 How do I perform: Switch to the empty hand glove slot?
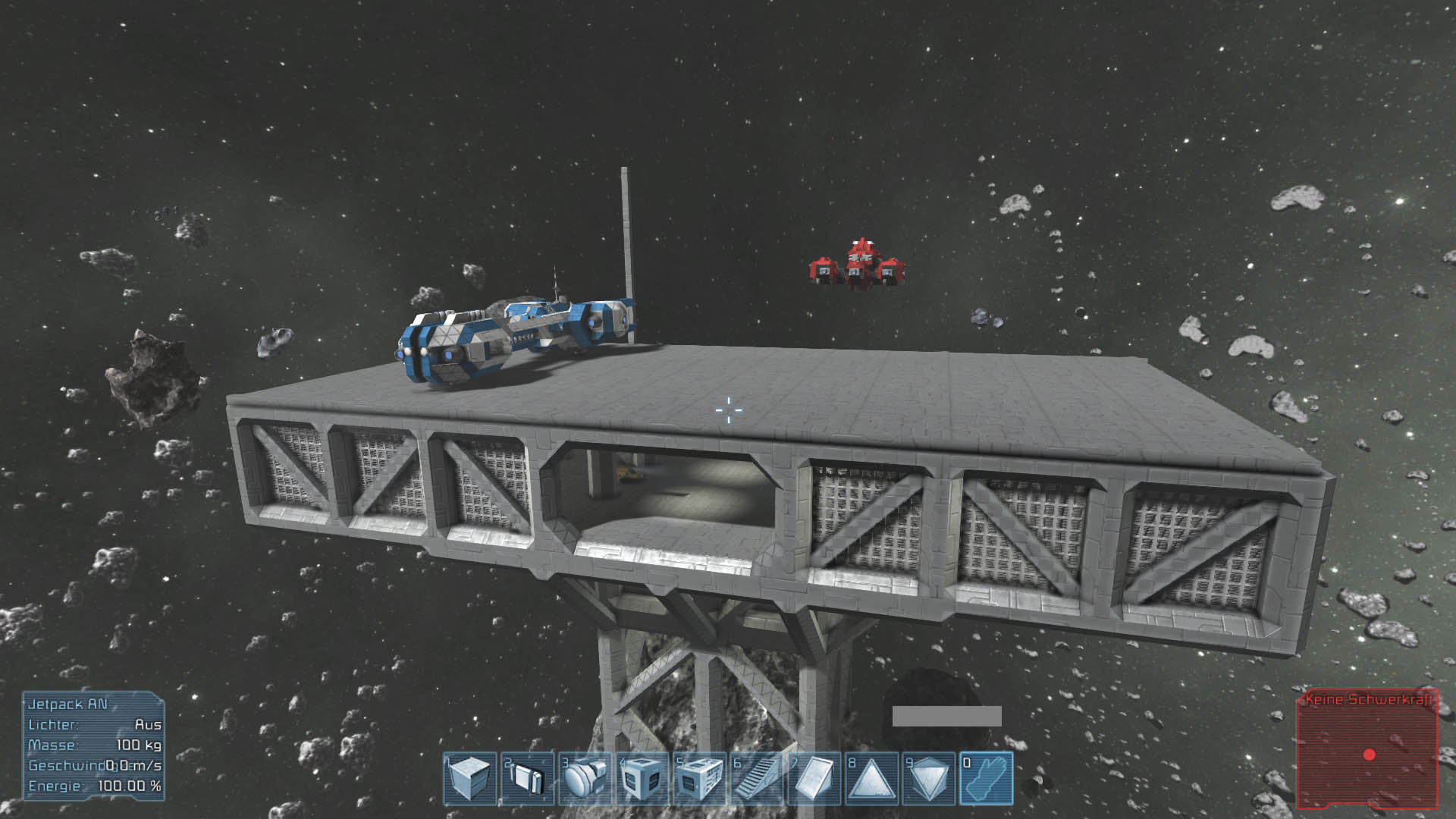(x=987, y=778)
